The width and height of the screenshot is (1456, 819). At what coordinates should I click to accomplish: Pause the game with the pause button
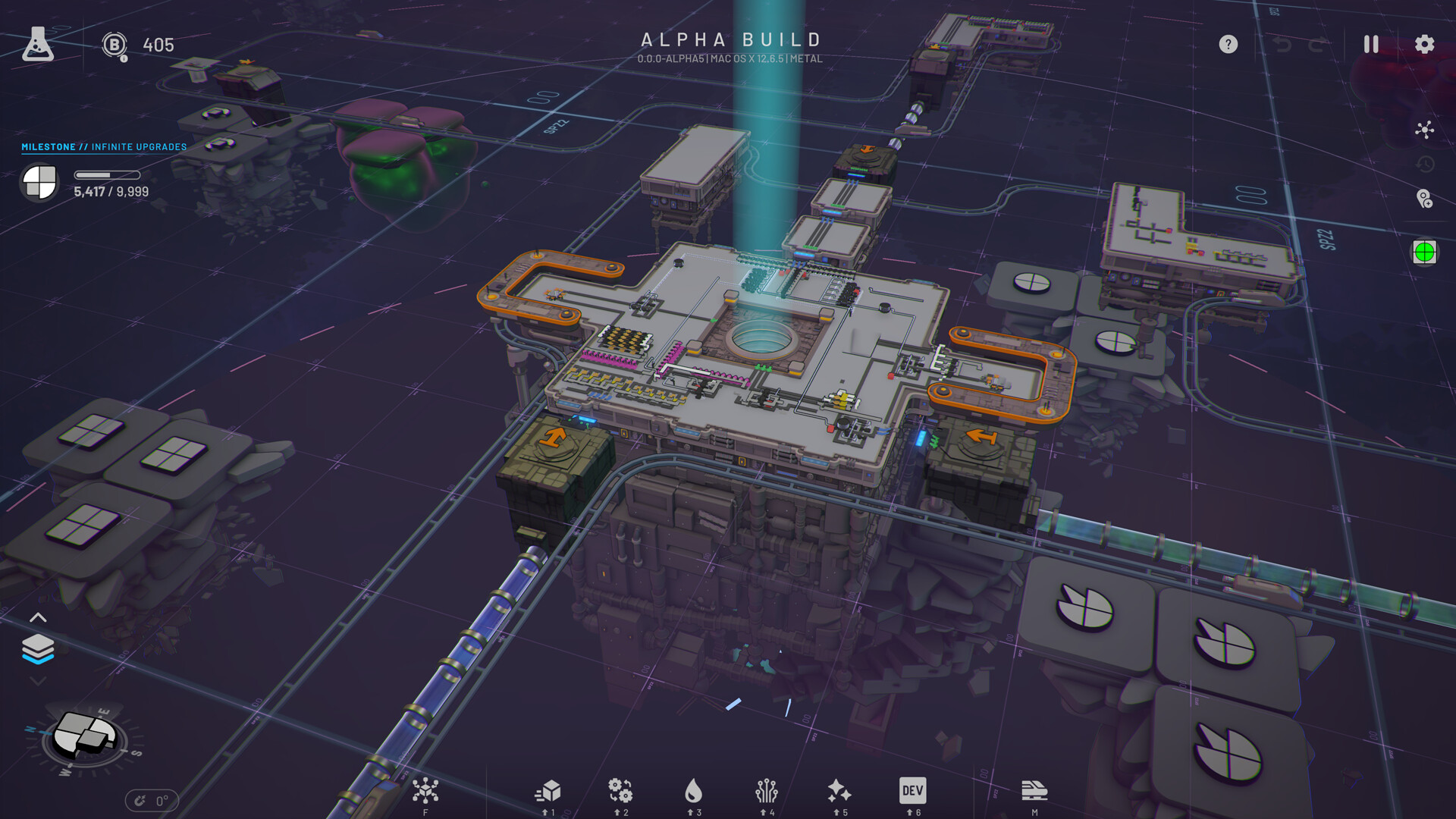1370,44
